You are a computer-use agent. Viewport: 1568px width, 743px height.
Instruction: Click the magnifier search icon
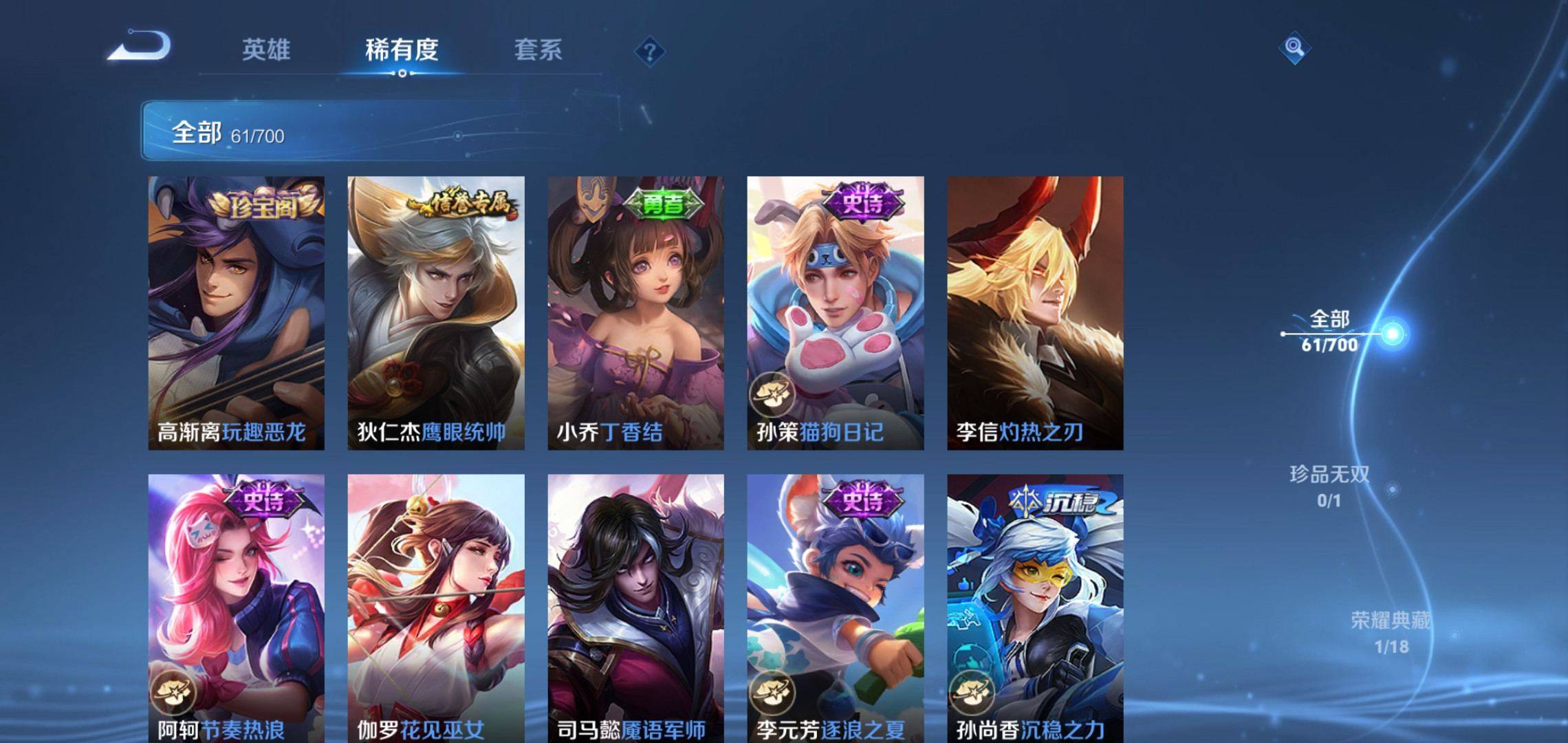pos(1294,47)
